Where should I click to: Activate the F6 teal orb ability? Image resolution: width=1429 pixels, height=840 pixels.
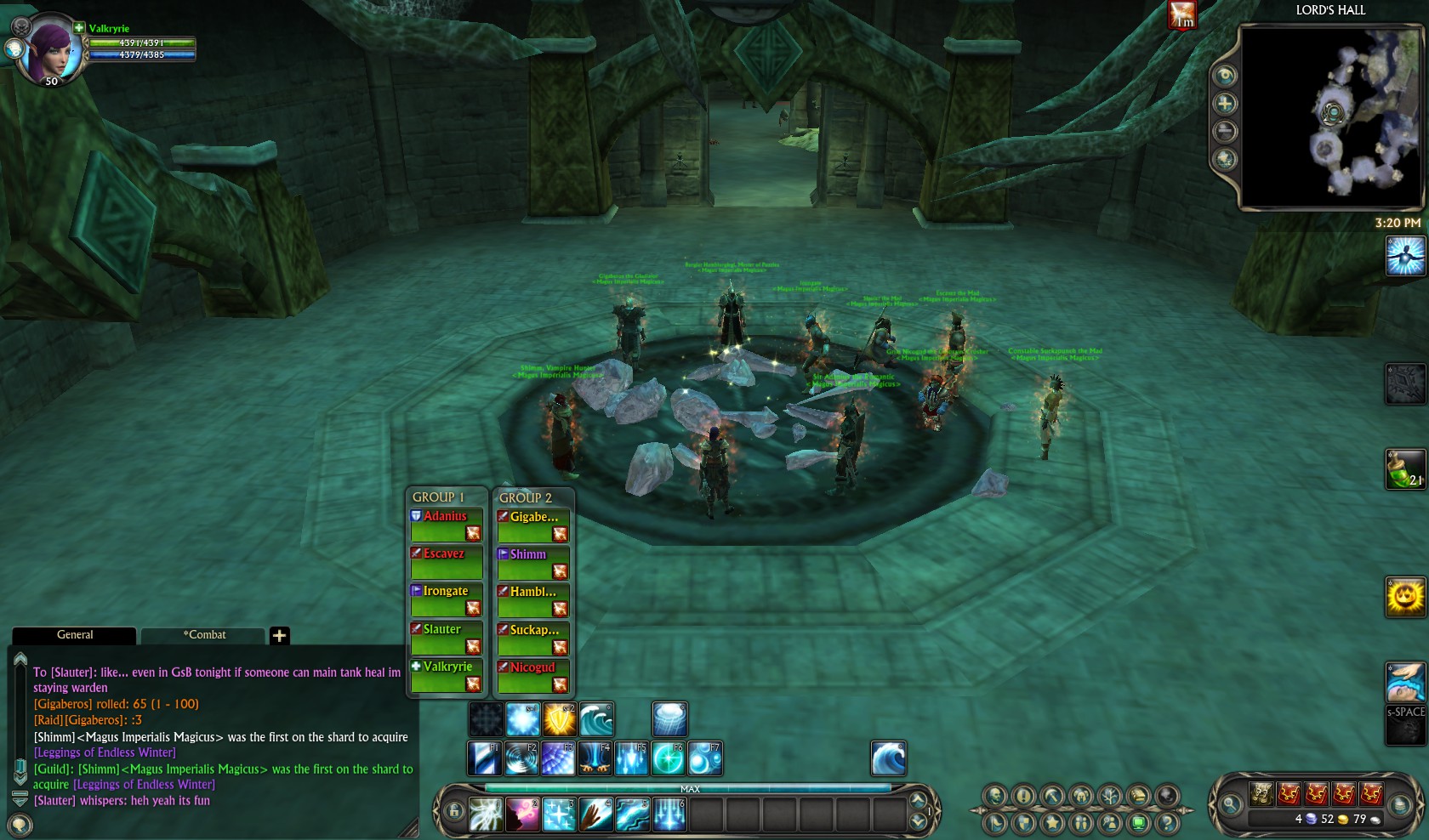click(x=668, y=758)
